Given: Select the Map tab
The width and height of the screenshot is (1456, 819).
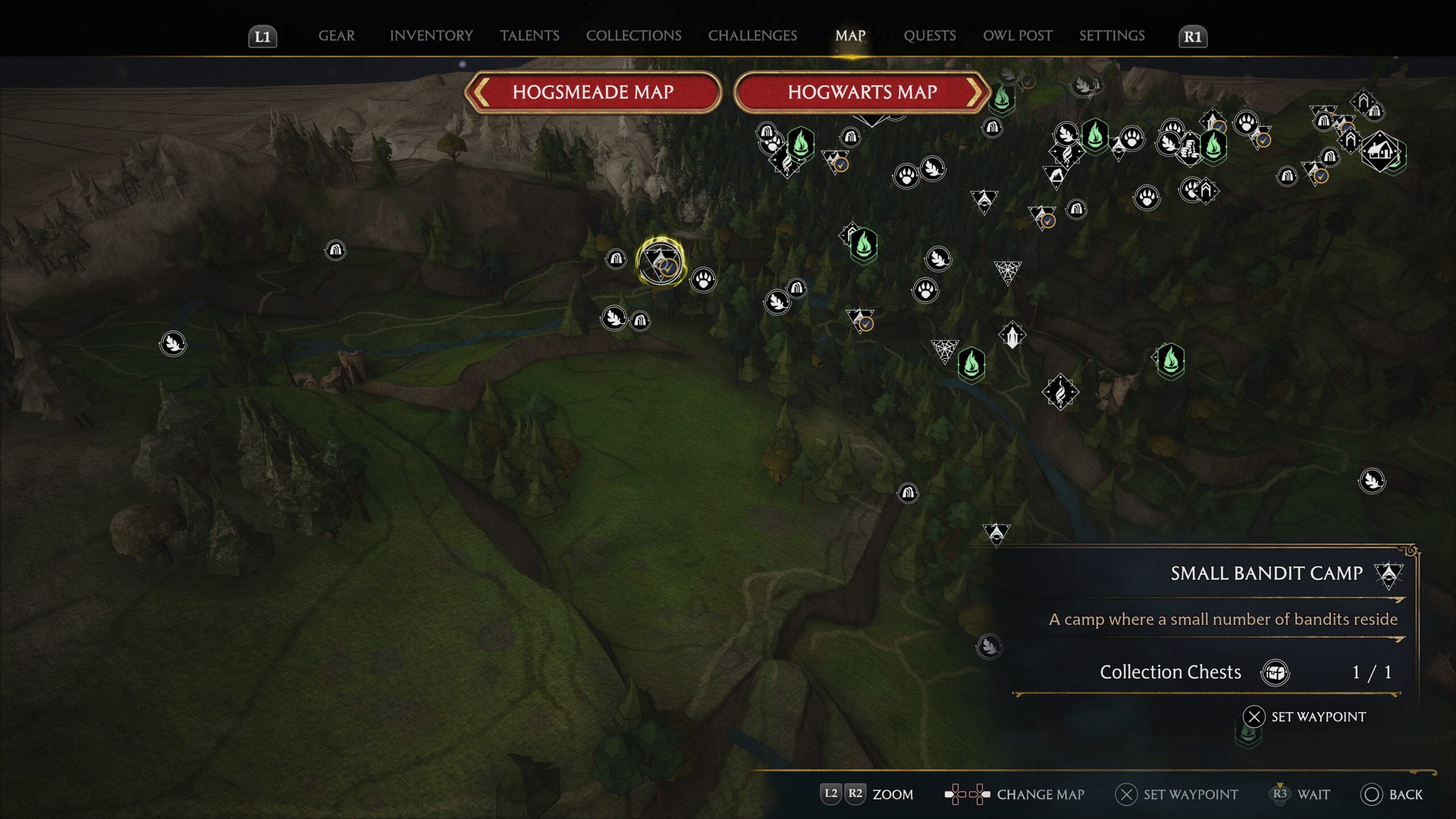Looking at the screenshot, I should point(850,36).
